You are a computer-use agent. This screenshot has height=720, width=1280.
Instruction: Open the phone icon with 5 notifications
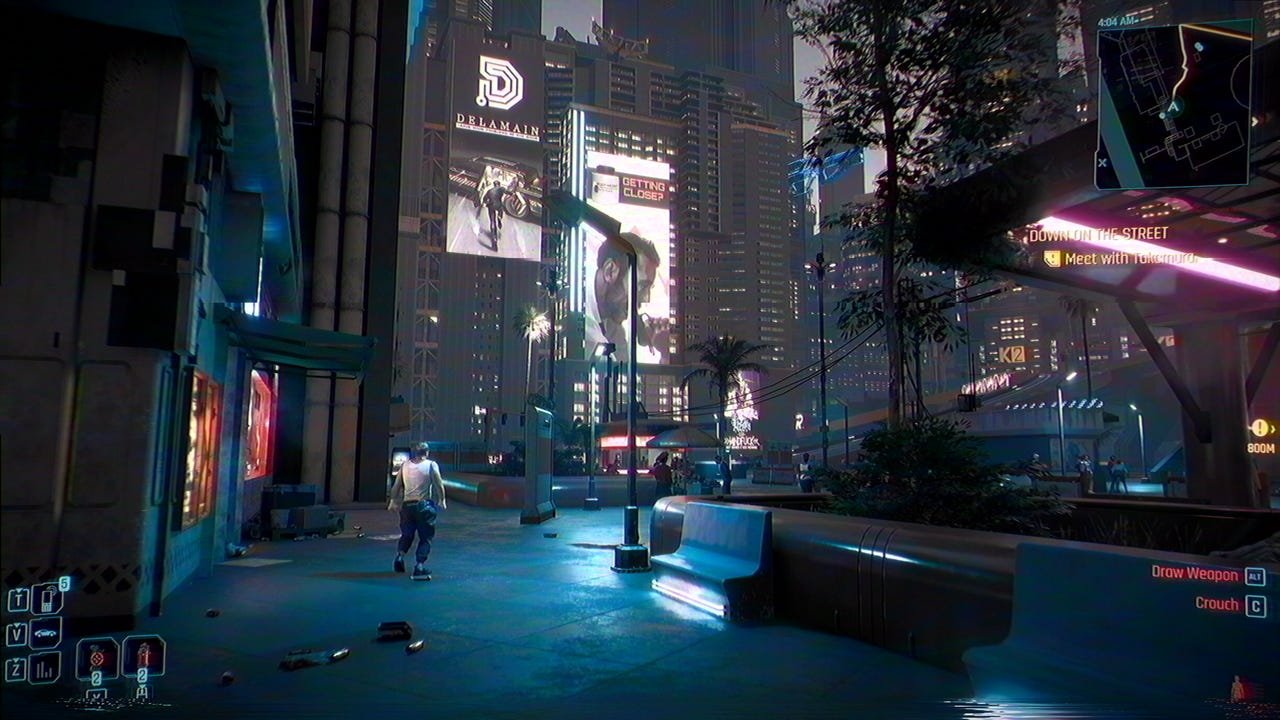(x=47, y=599)
